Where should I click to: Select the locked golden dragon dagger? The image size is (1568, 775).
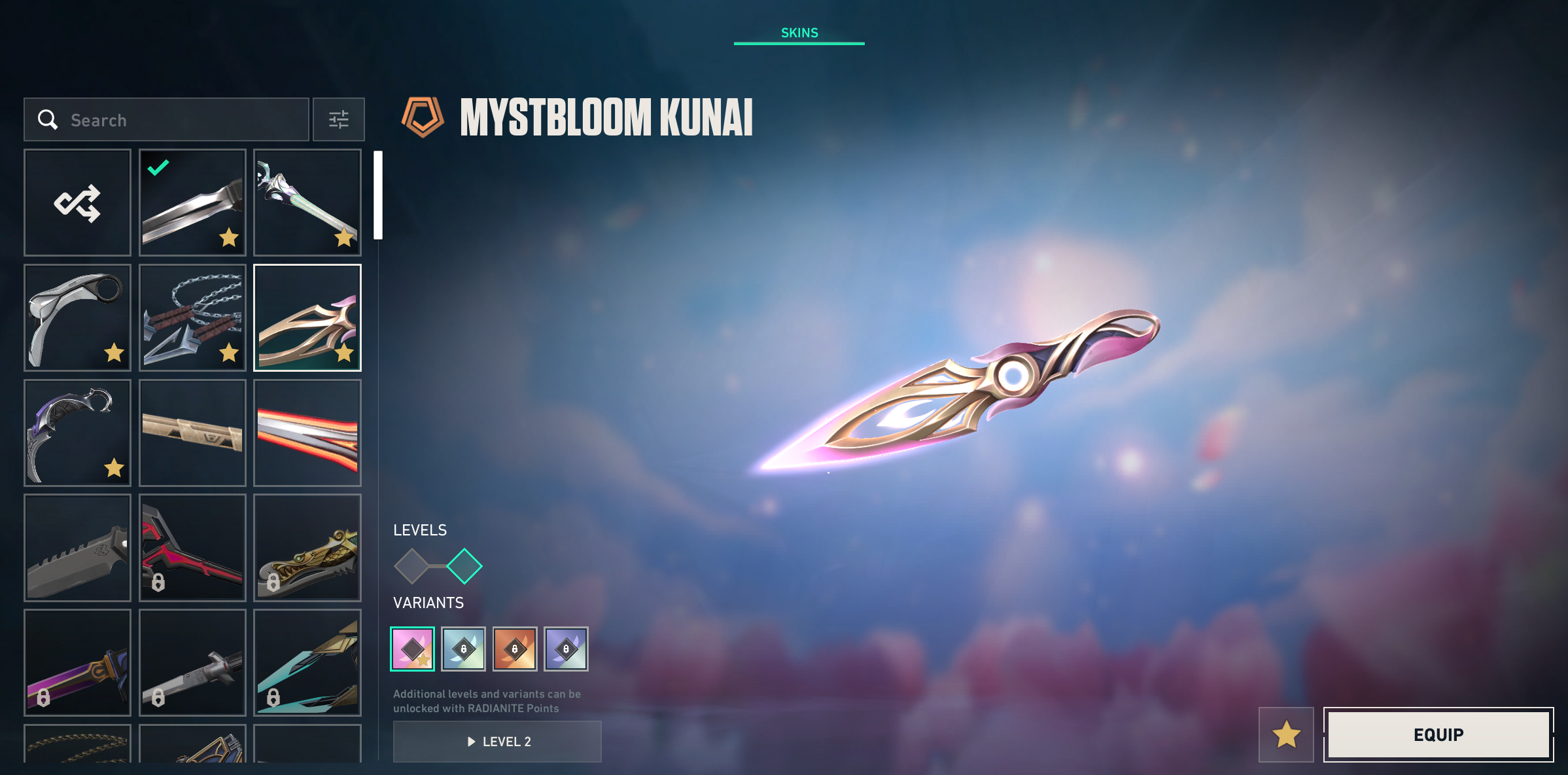(x=307, y=548)
